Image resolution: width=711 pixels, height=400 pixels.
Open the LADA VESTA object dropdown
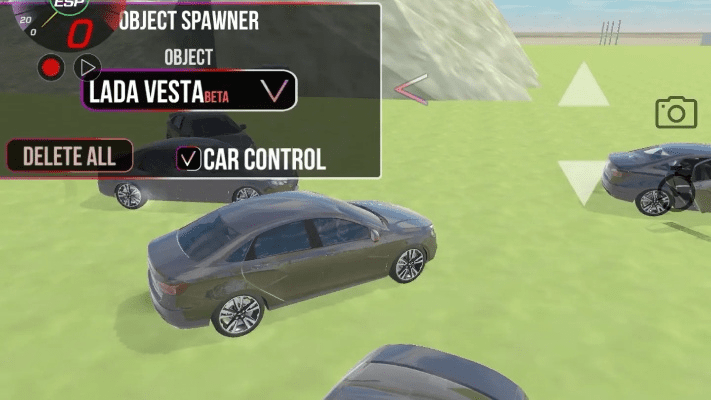tap(189, 91)
